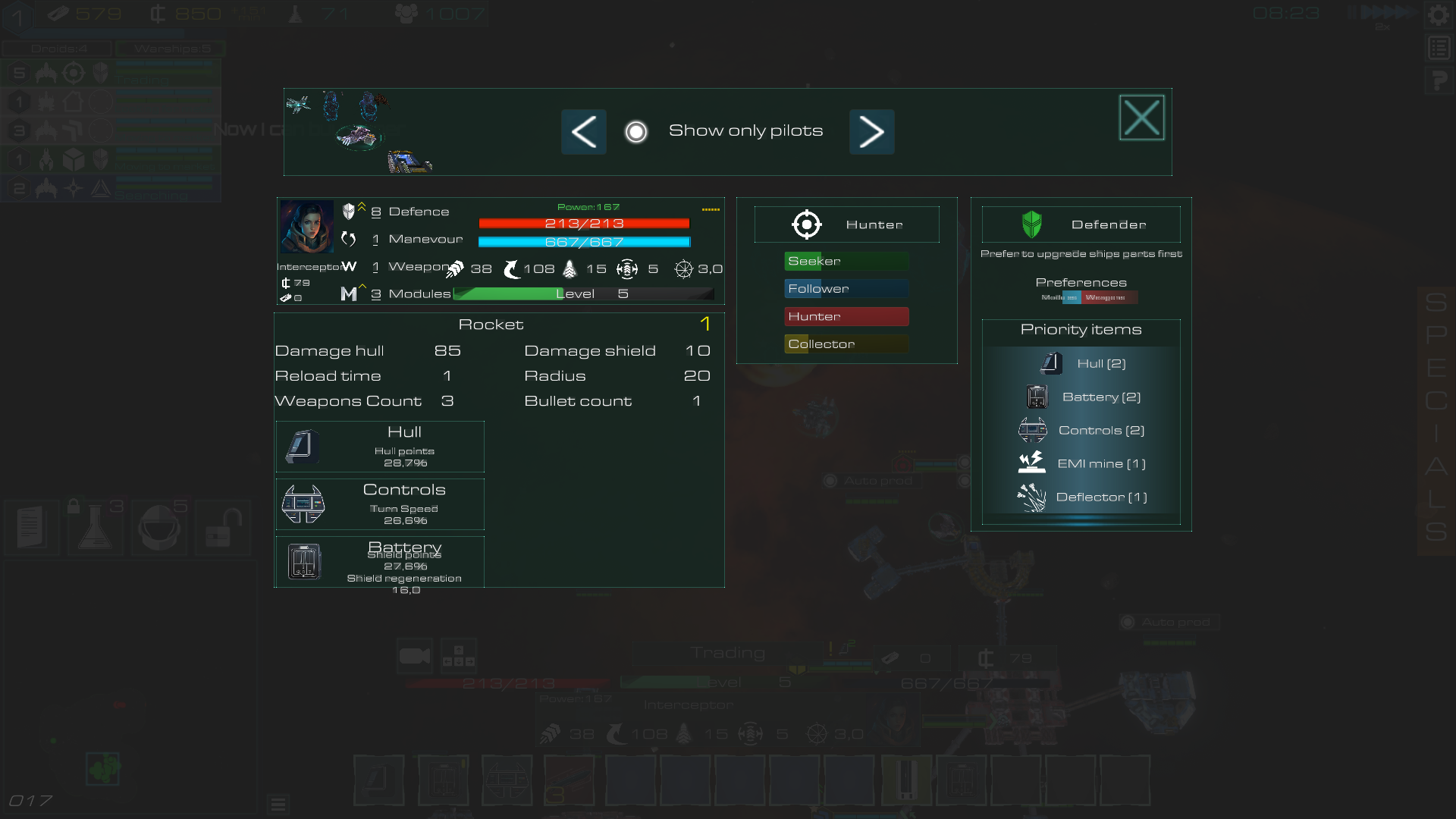Viewport: 1456px width, 819px height.
Task: Navigate to previous pilot with left chevron
Action: [583, 131]
